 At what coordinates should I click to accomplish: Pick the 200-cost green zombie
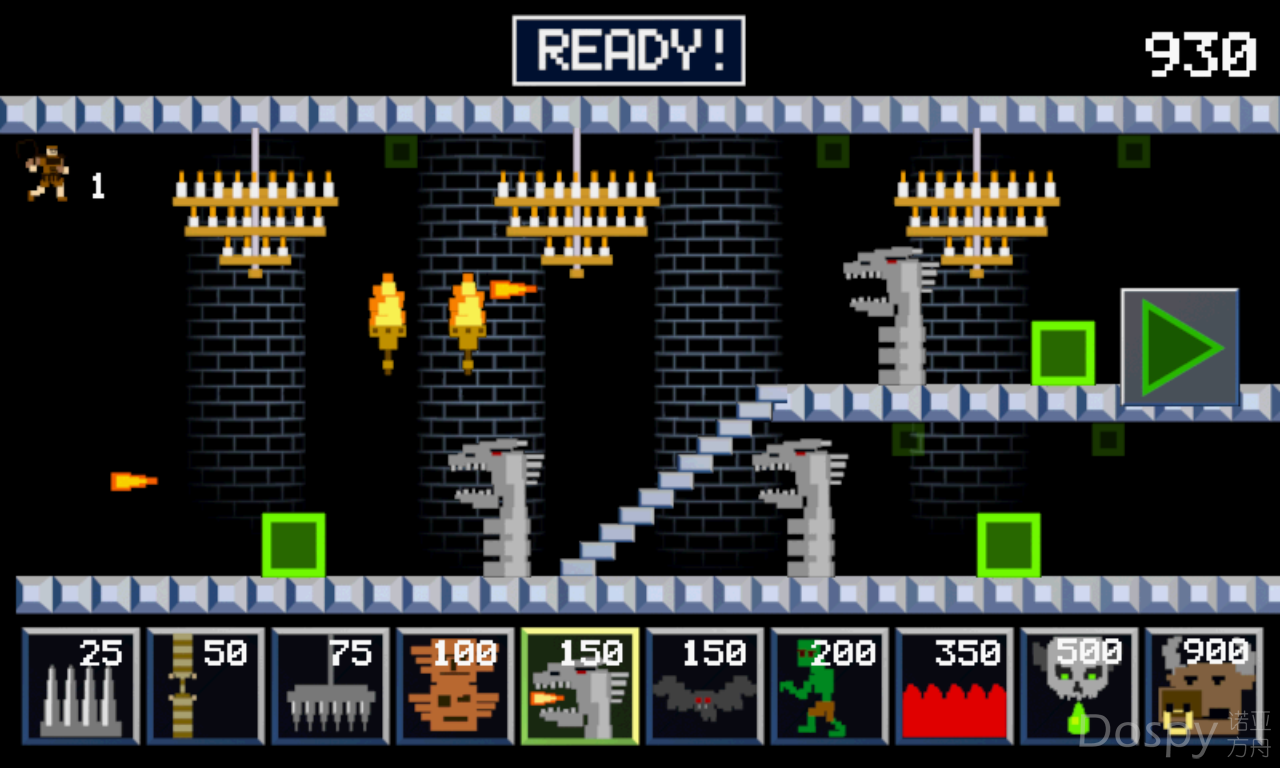point(830,686)
